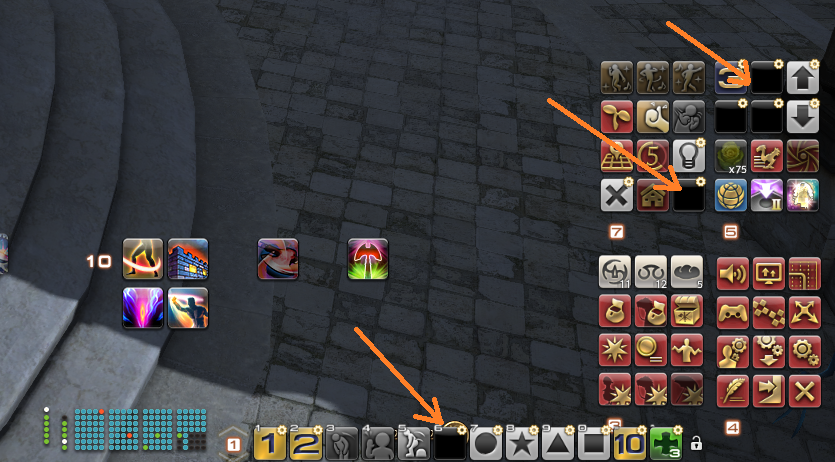Click the house icon
The width and height of the screenshot is (835, 462).
pyautogui.click(x=651, y=194)
